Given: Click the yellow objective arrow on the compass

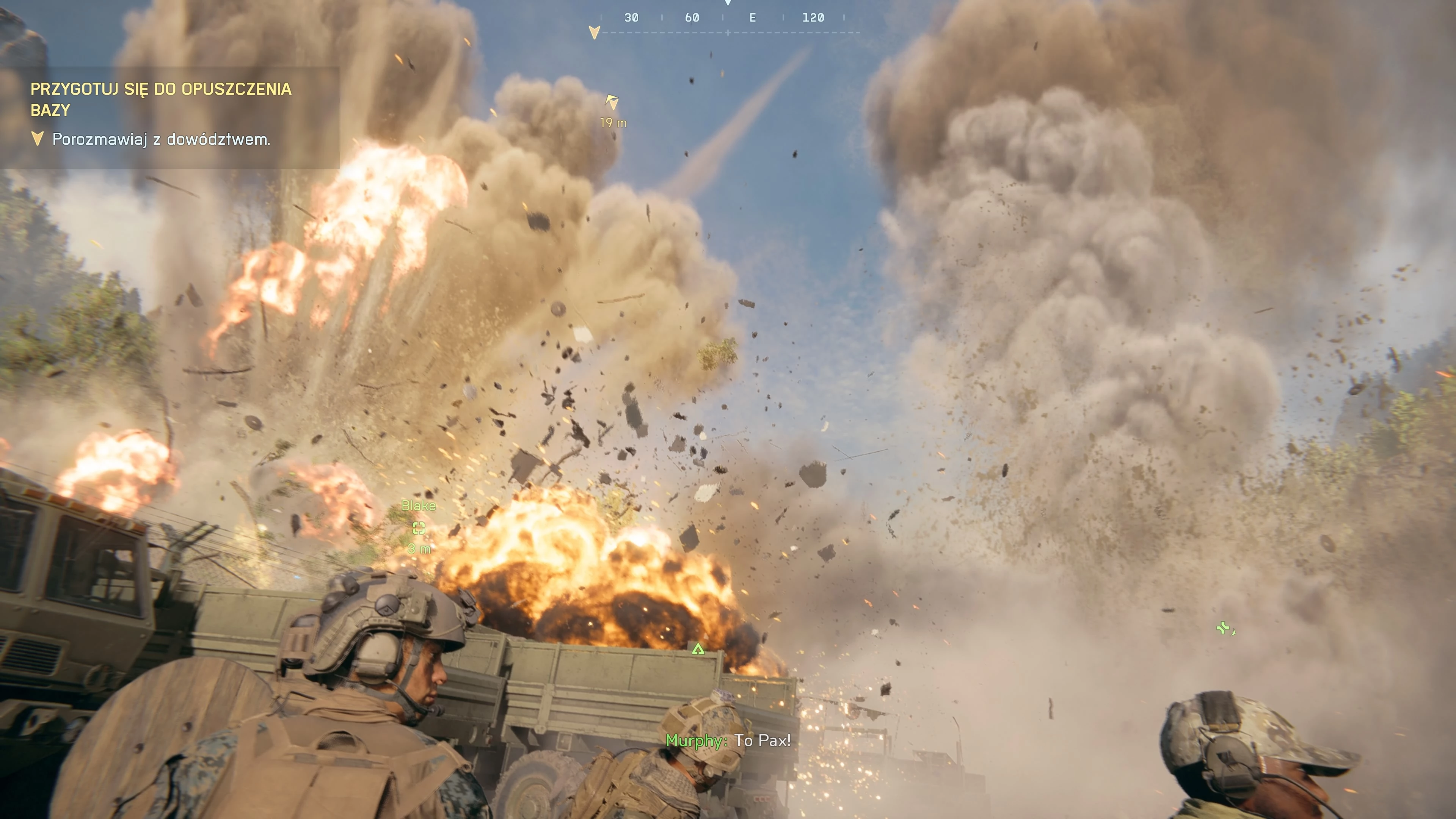Looking at the screenshot, I should [x=594, y=32].
